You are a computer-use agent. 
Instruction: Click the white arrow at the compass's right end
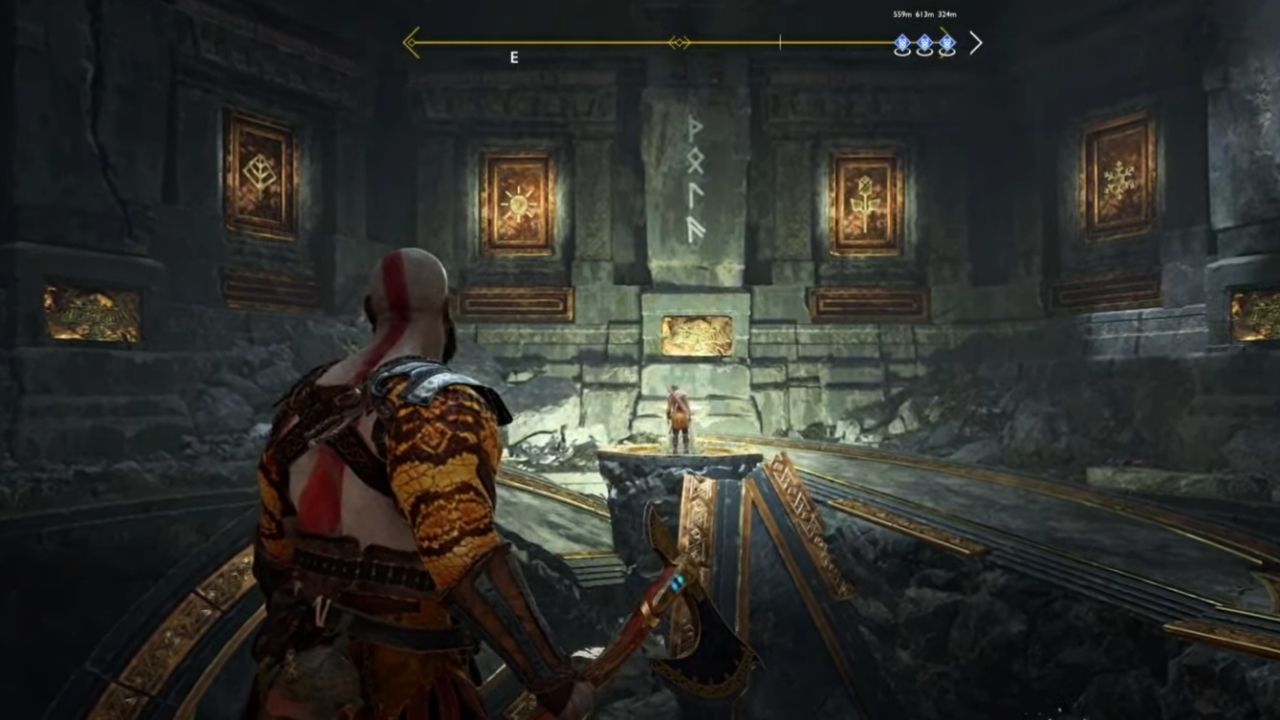point(976,43)
